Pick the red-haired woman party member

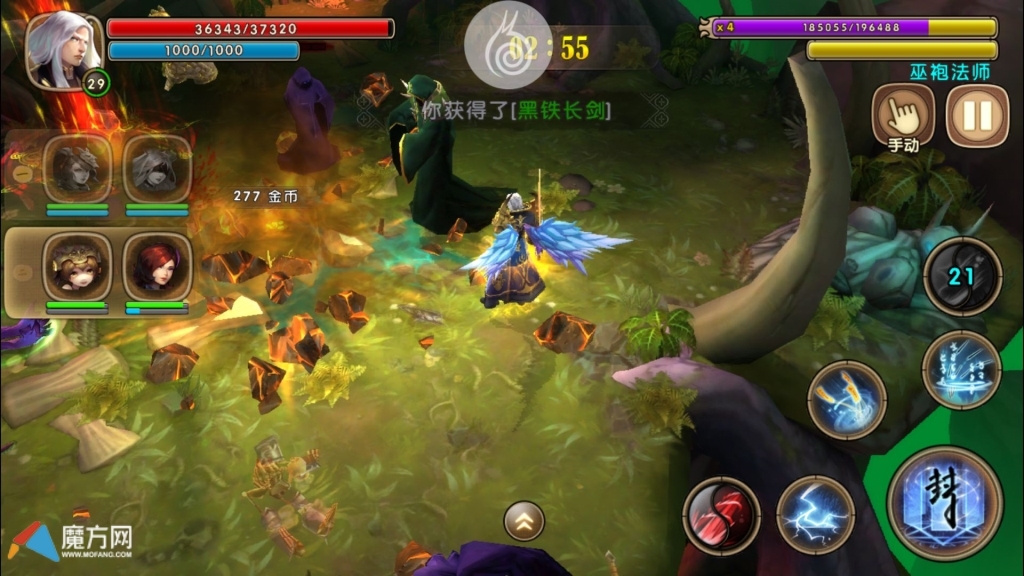click(x=157, y=265)
